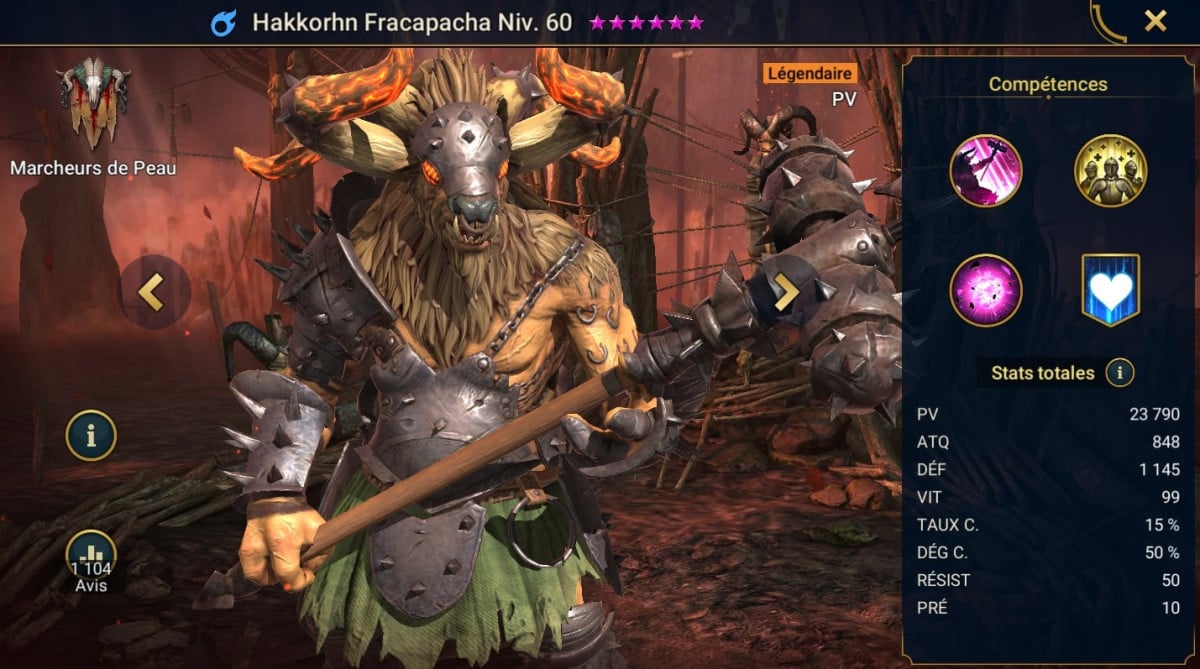The height and width of the screenshot is (669, 1200).
Task: Click the blue Magic affinity icon
Action: 223,22
